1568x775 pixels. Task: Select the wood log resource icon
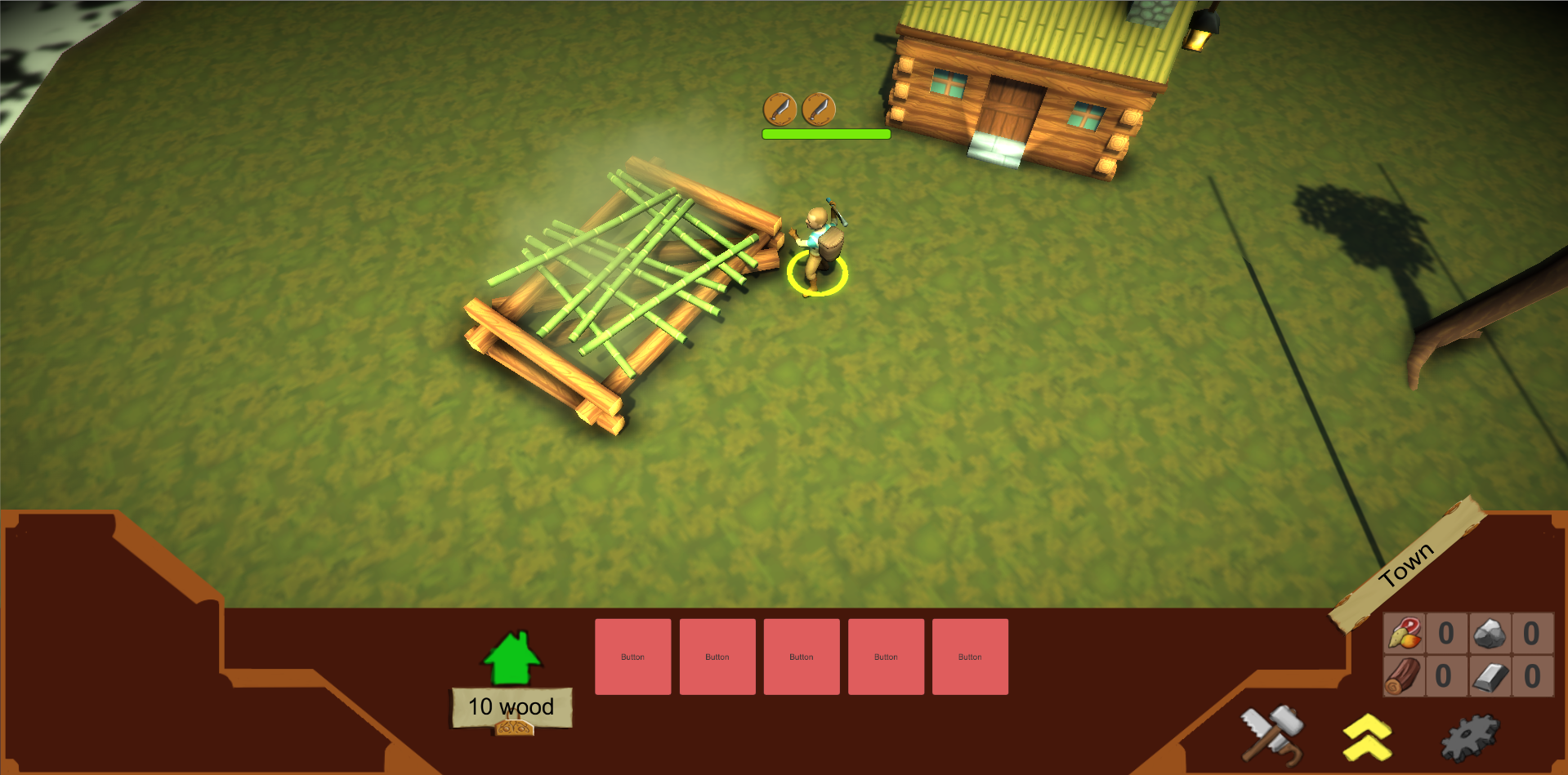point(1403,677)
